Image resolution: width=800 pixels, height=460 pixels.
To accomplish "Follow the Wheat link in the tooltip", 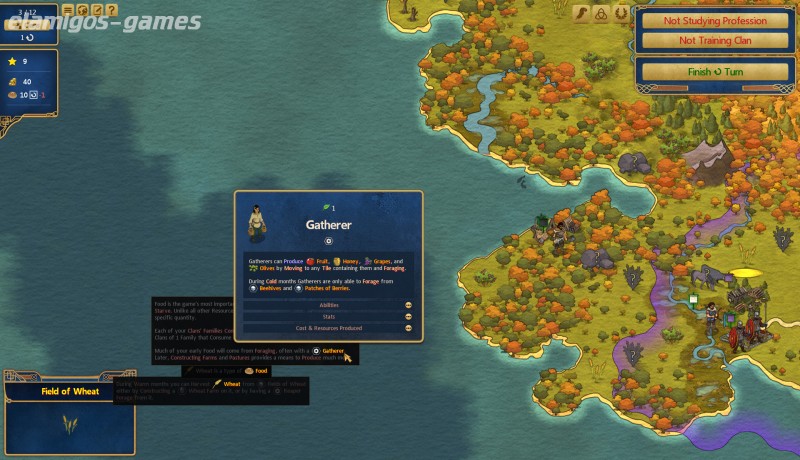I will click(232, 384).
